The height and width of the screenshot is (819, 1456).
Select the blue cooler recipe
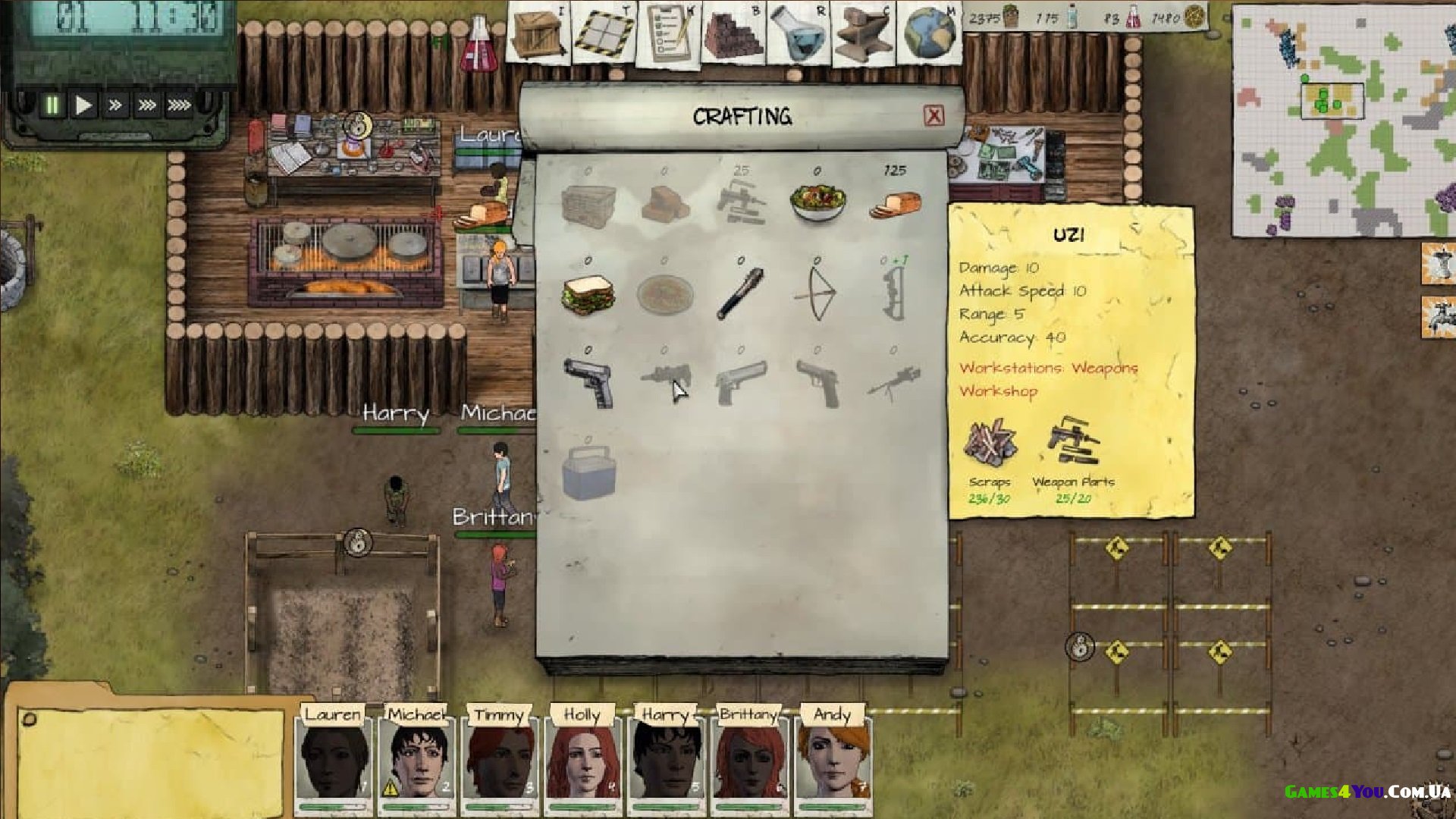click(x=588, y=472)
